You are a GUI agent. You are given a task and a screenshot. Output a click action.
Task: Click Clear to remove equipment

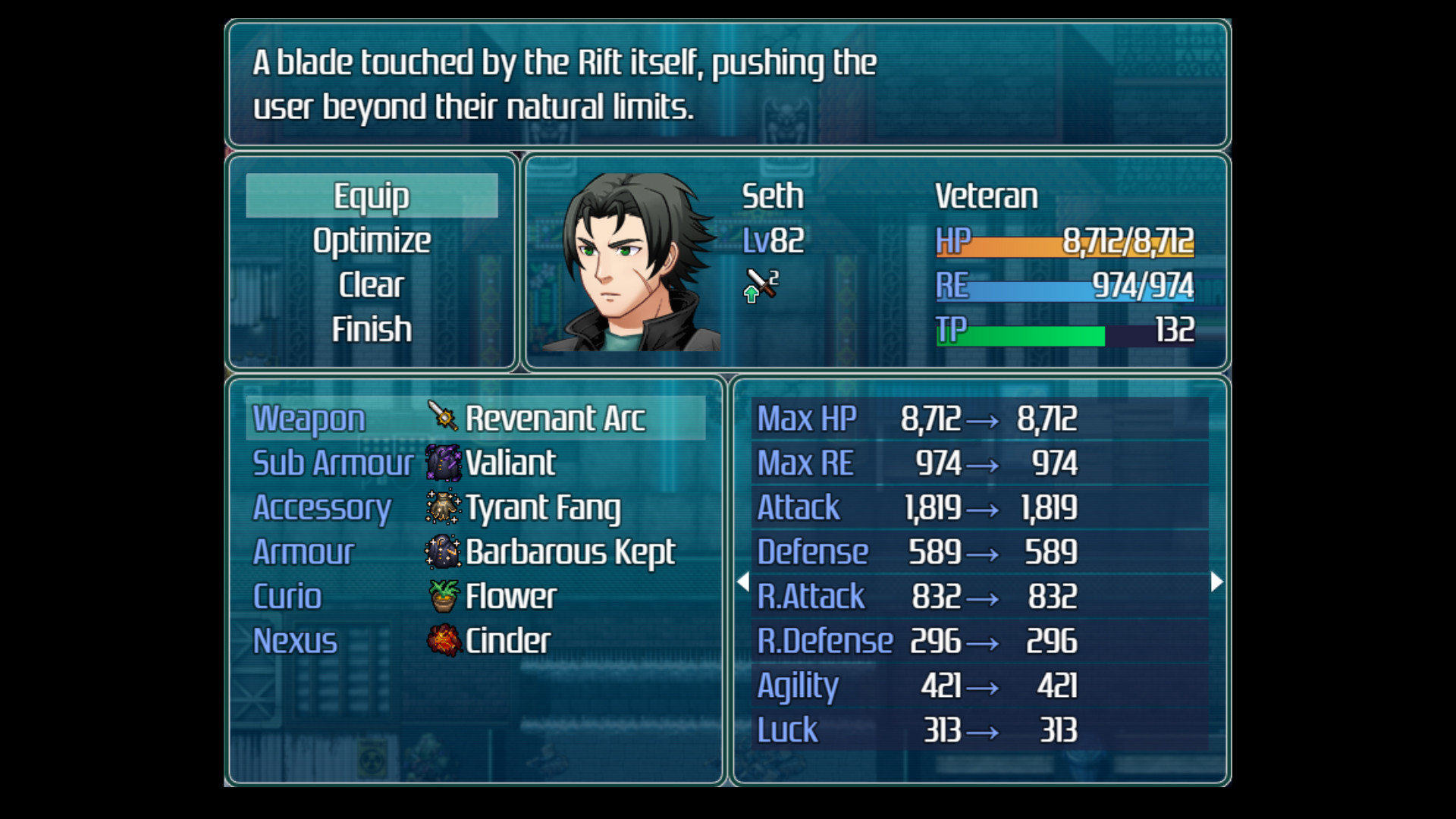[x=372, y=285]
